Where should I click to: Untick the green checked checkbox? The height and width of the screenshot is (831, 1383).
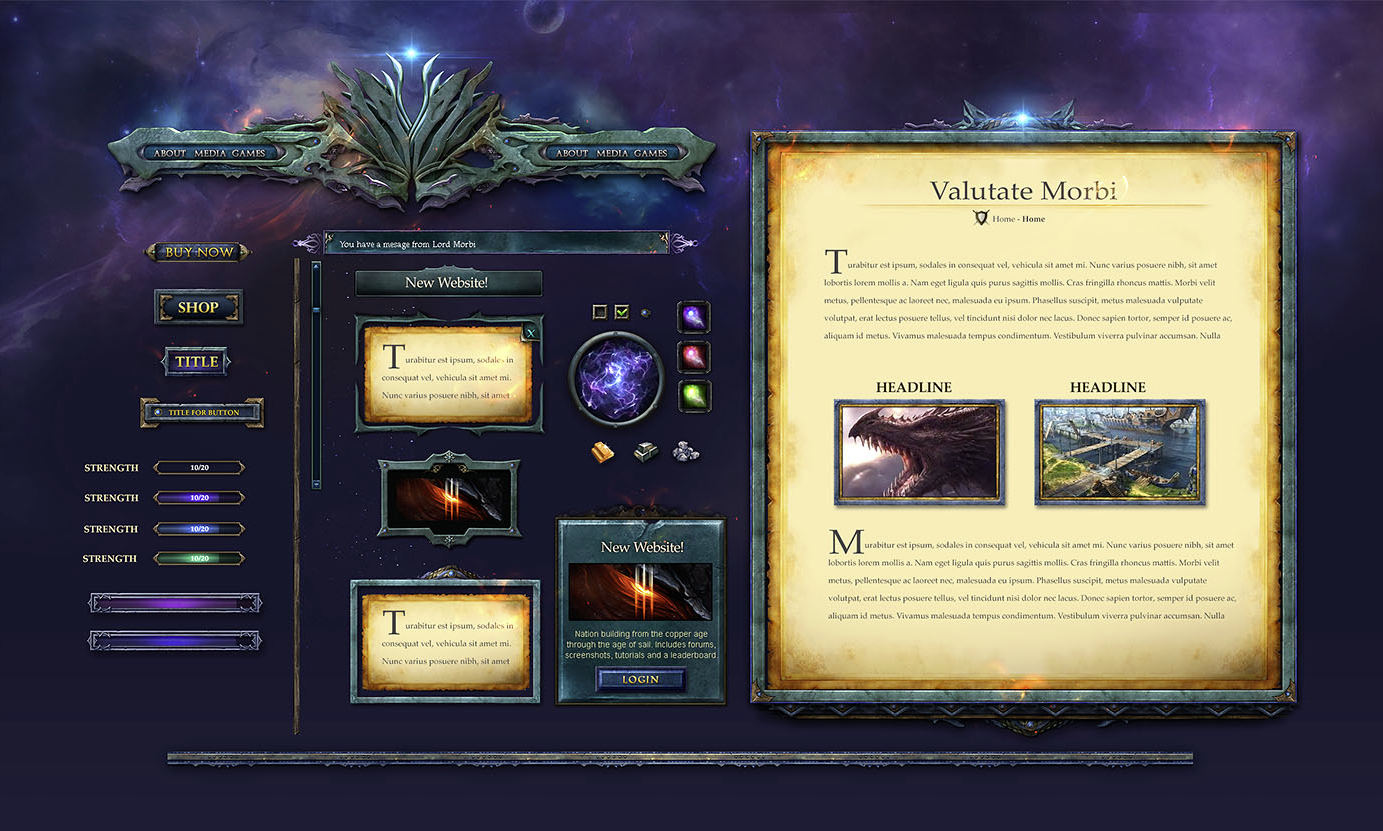tap(622, 312)
